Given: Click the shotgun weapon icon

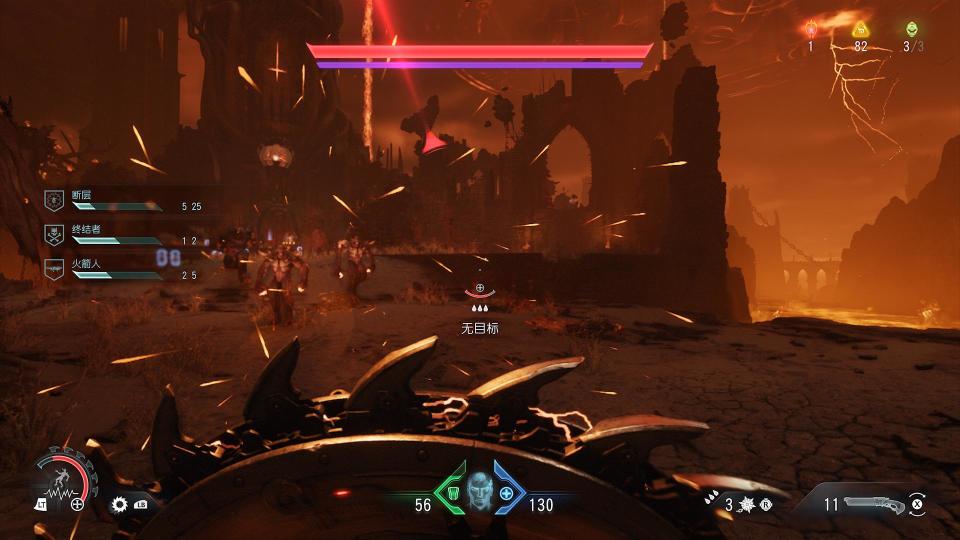Looking at the screenshot, I should 874,504.
